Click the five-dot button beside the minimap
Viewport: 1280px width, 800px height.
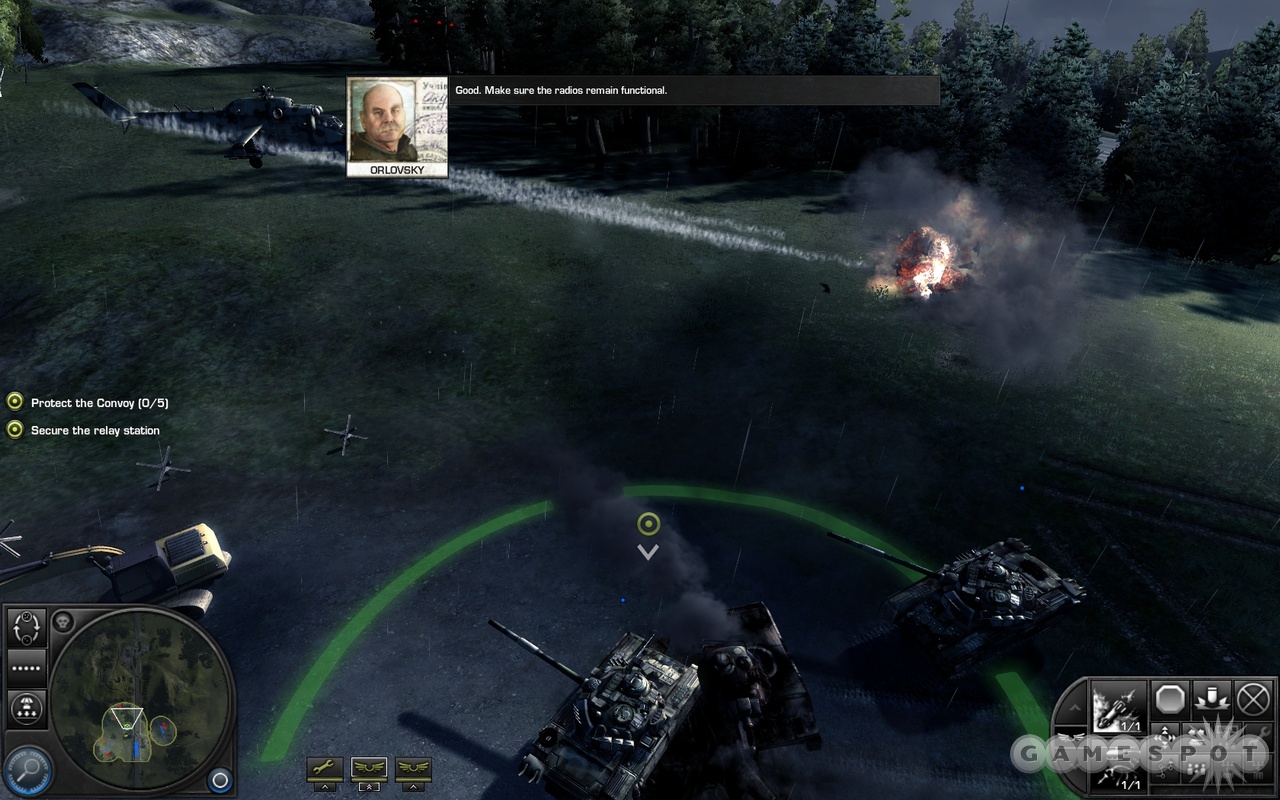[x=27, y=667]
